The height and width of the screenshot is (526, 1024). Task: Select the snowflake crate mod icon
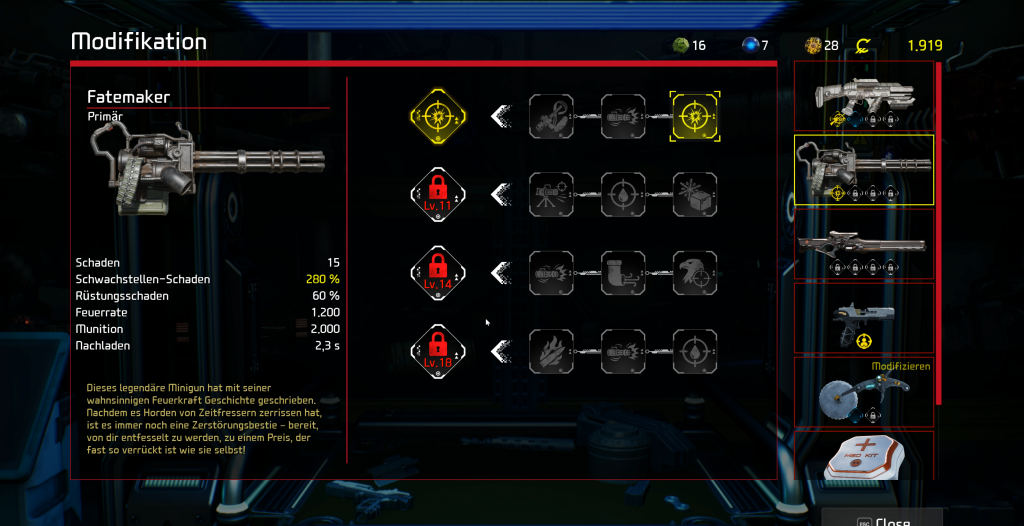coord(693,194)
